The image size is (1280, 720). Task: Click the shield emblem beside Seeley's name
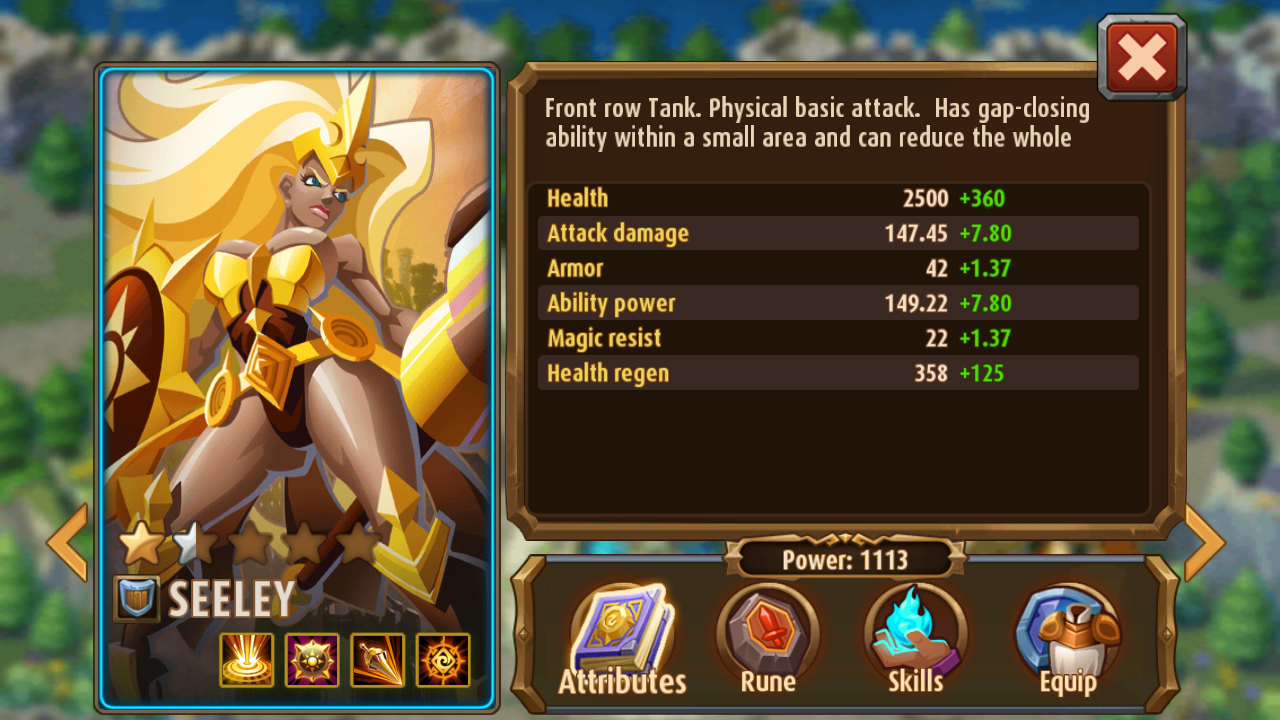coord(138,599)
